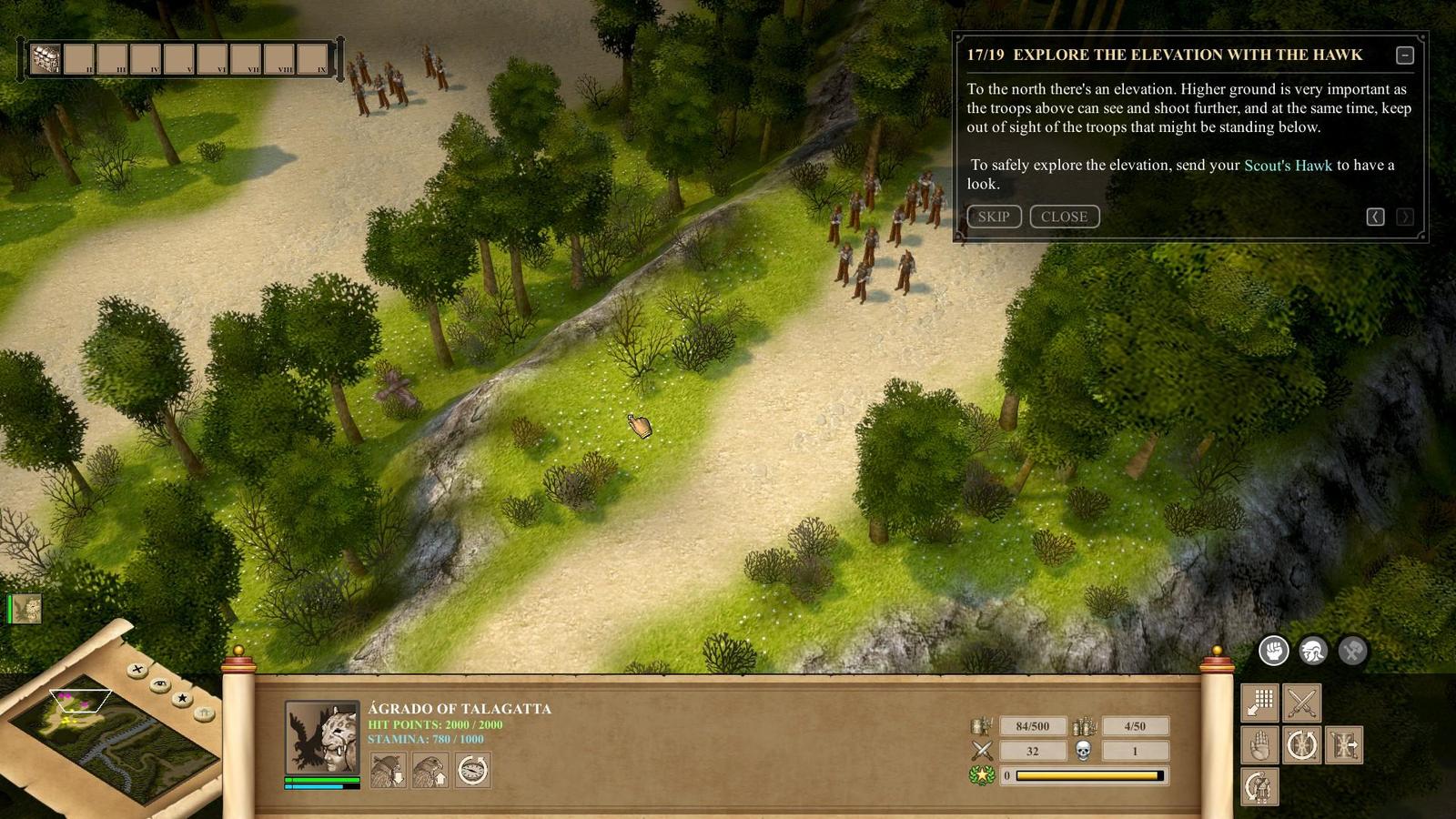Select the scout unit portrait card
This screenshot has width=1456, height=819.
pos(27,609)
